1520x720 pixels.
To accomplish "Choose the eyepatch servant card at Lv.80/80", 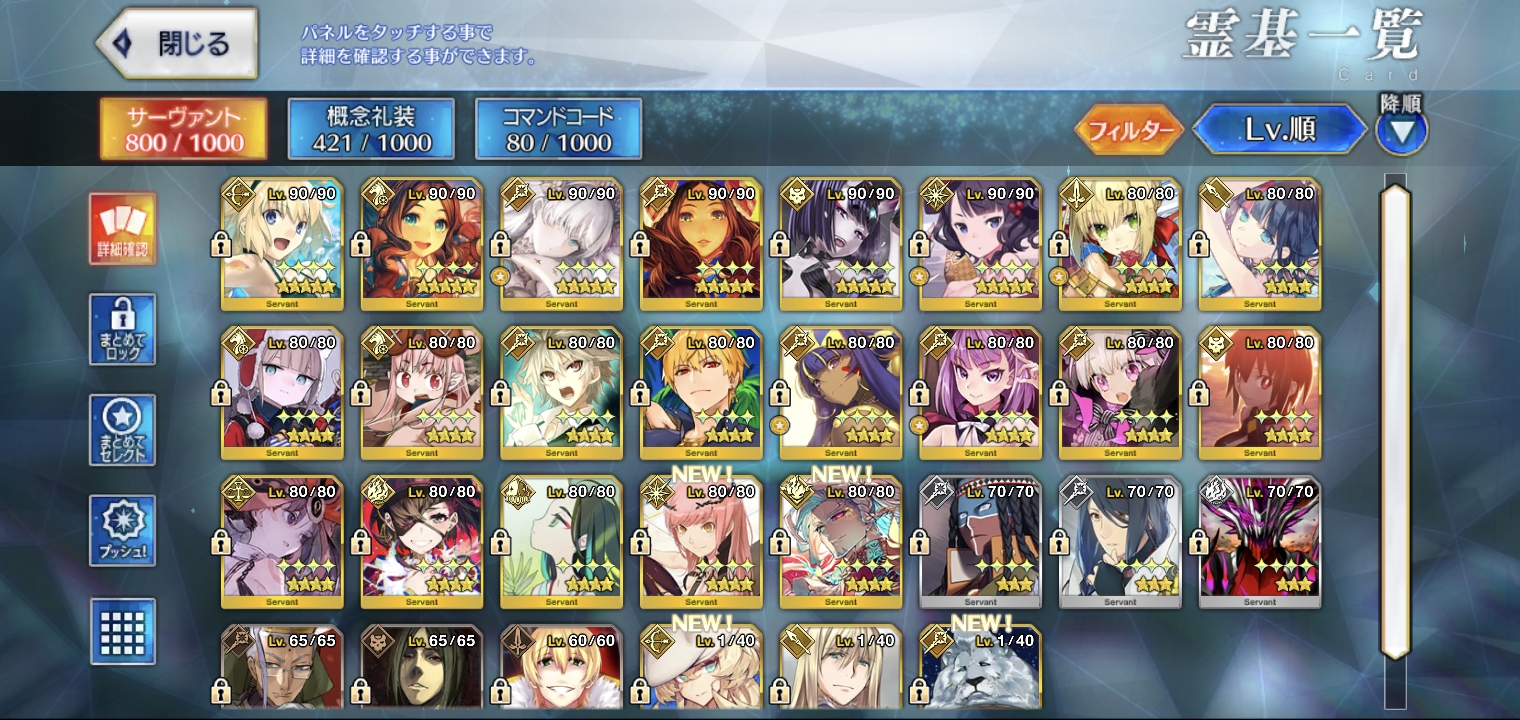I will coord(421,542).
